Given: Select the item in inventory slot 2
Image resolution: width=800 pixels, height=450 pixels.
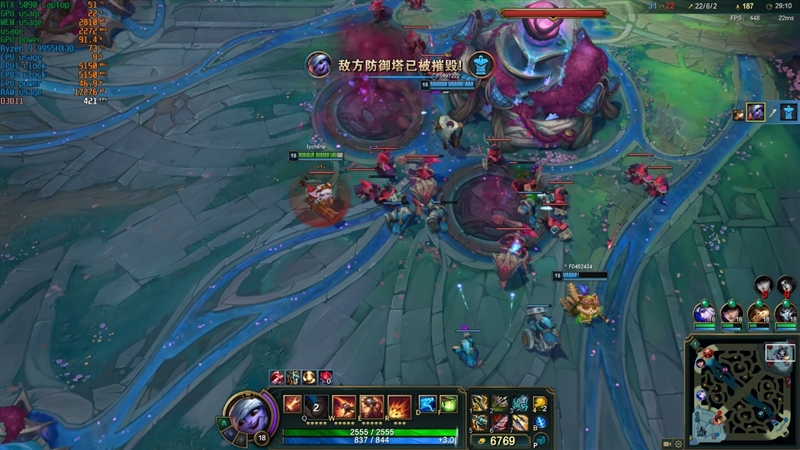Looking at the screenshot, I should coord(500,403).
